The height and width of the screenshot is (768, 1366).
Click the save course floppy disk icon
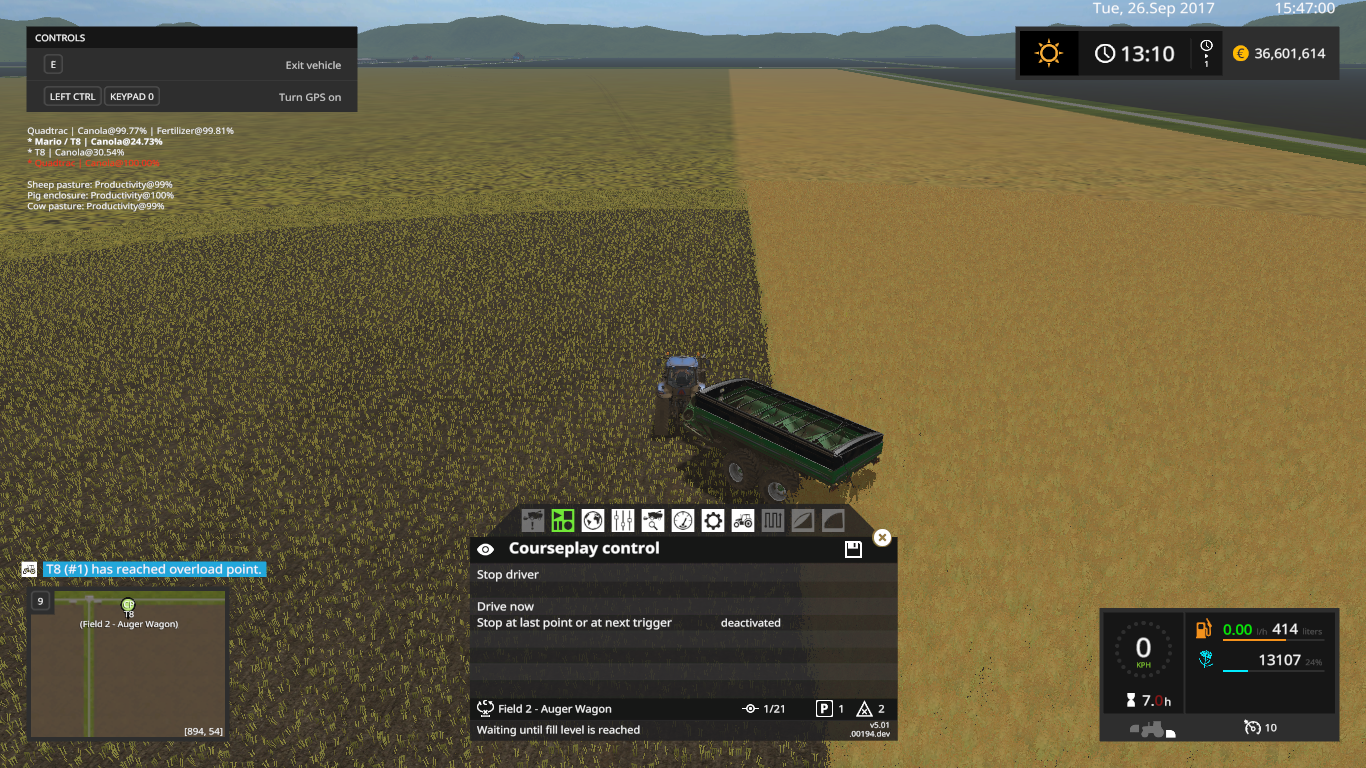(x=852, y=548)
